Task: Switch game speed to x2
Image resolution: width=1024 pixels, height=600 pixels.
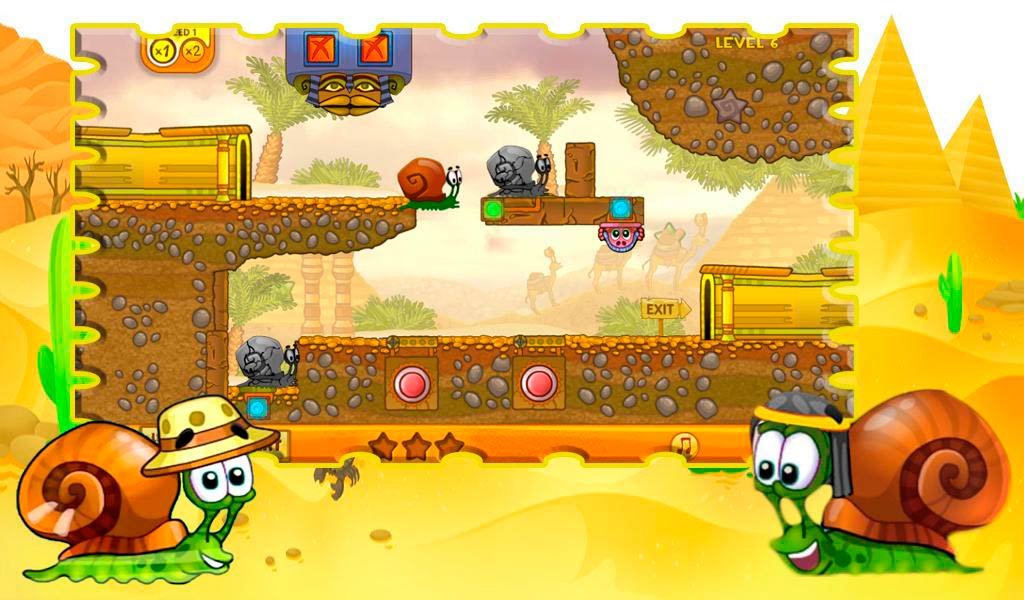Action: [x=191, y=49]
